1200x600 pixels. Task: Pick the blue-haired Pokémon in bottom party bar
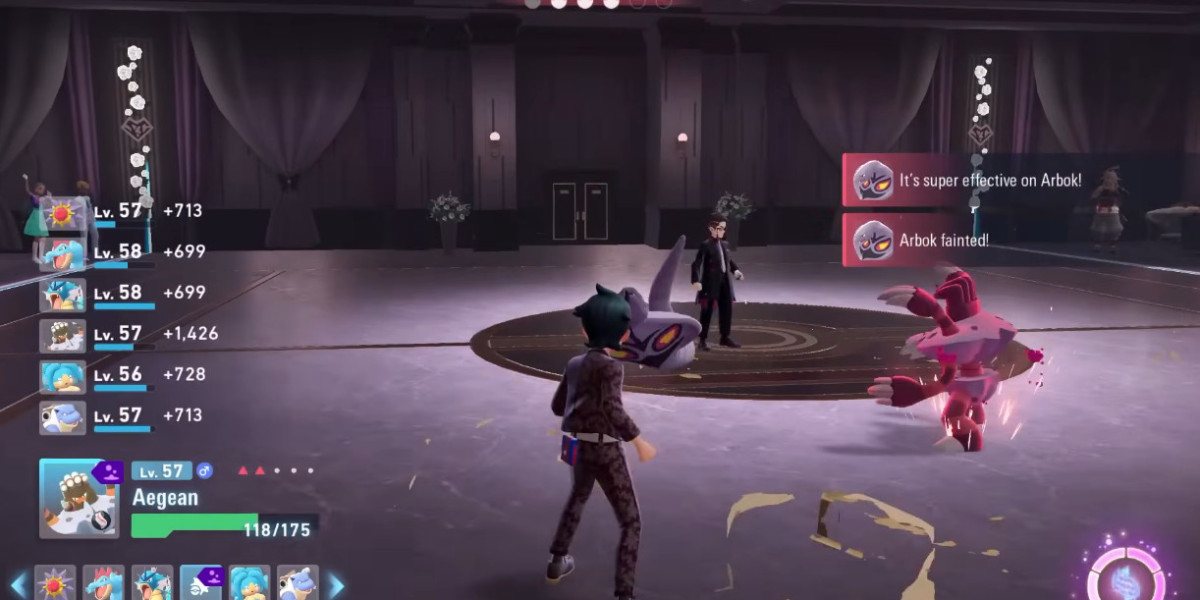[250, 584]
